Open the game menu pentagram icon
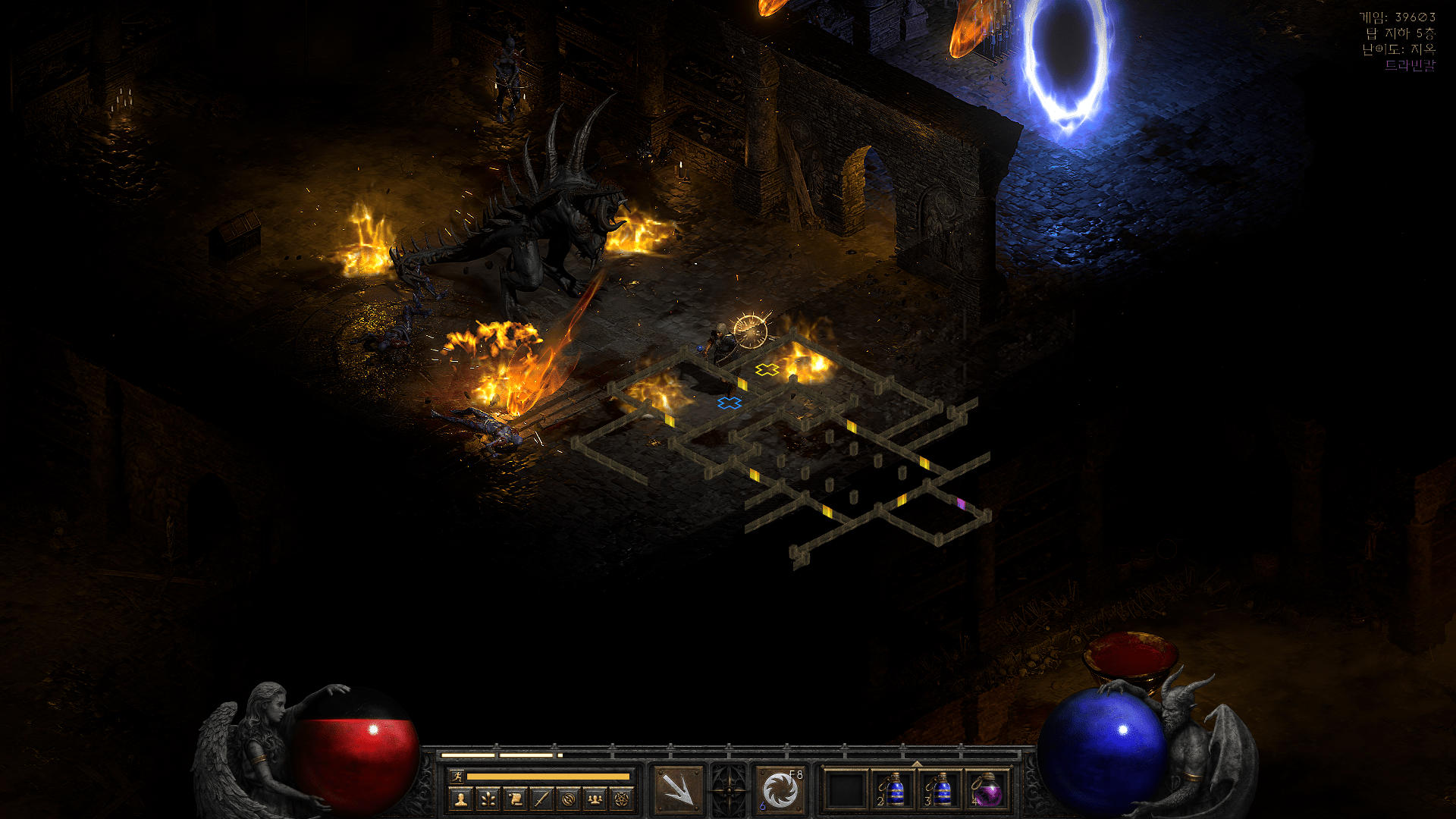Viewport: 1456px width, 819px height. (622, 799)
